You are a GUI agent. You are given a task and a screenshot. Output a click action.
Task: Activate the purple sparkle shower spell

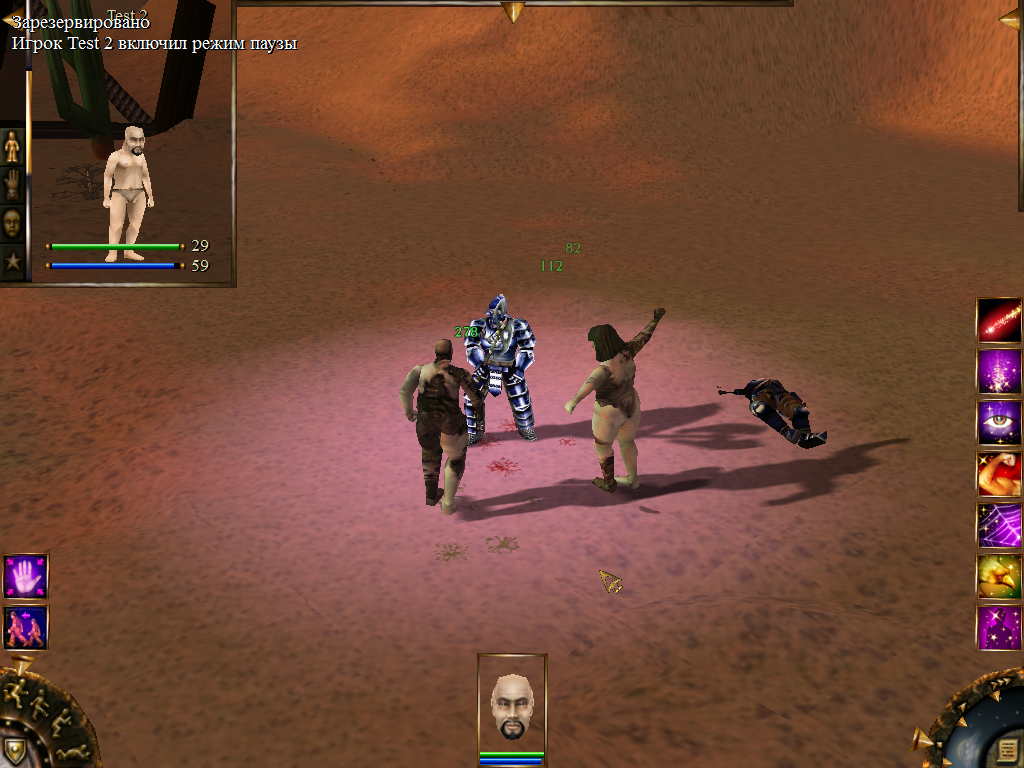[x=999, y=371]
